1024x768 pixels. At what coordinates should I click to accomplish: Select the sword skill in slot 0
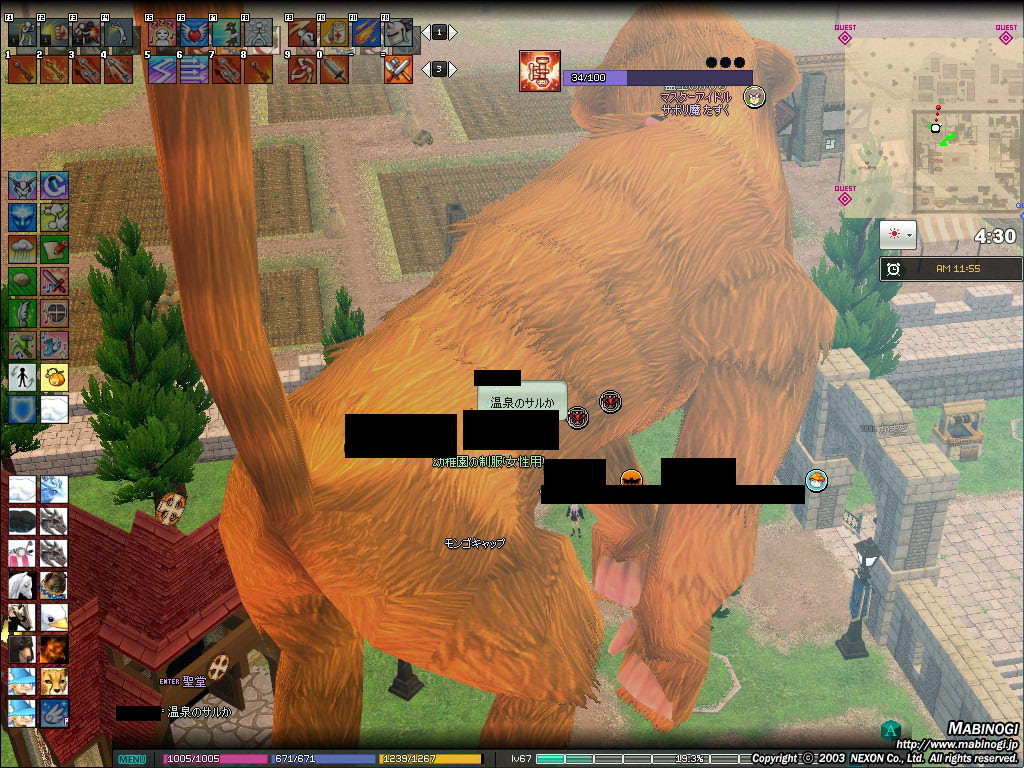tap(333, 69)
